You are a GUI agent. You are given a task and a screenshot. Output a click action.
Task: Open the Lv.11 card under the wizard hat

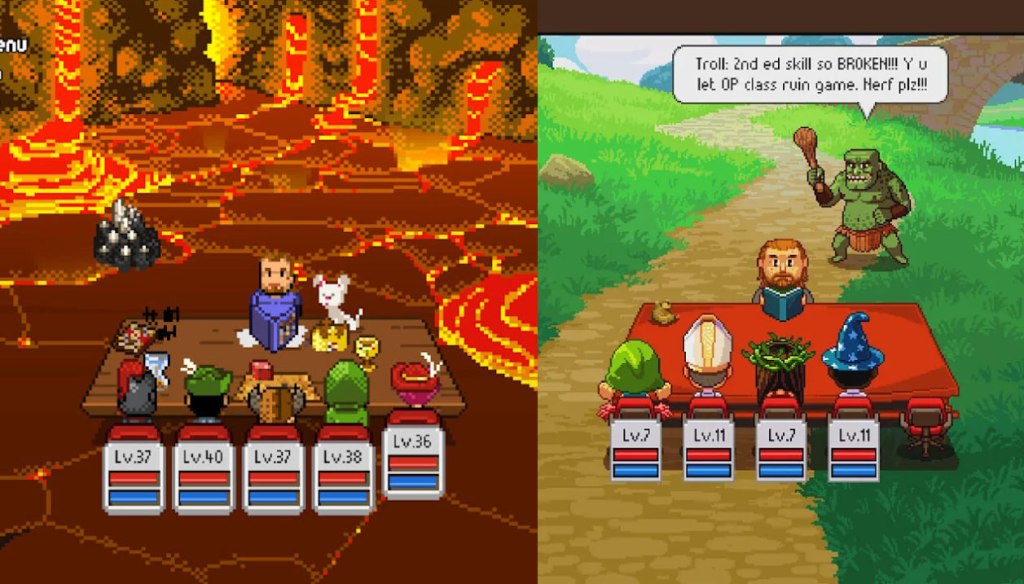coord(853,451)
